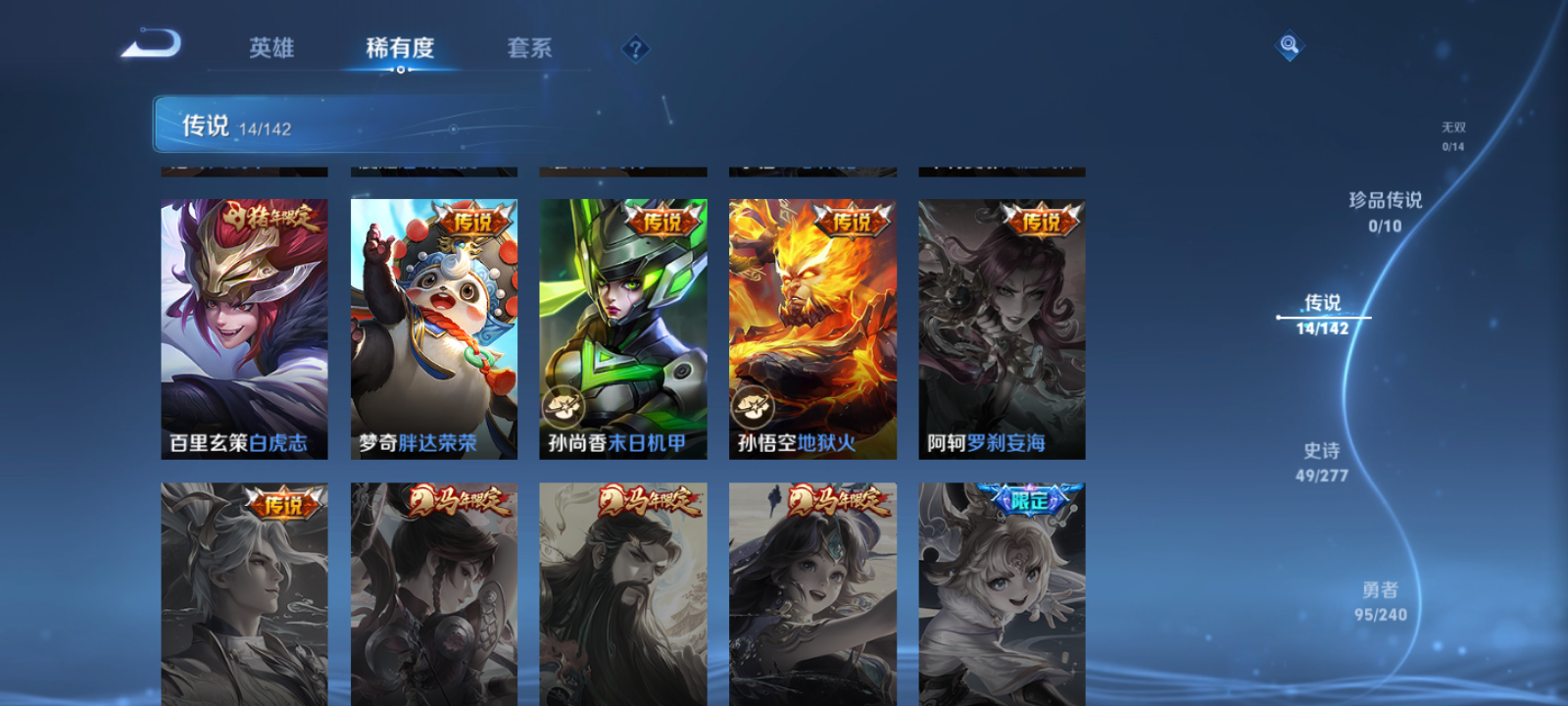Select the 孙悟空地狱火 skin thumbnail
Image resolution: width=1568 pixels, height=706 pixels.
tap(811, 324)
